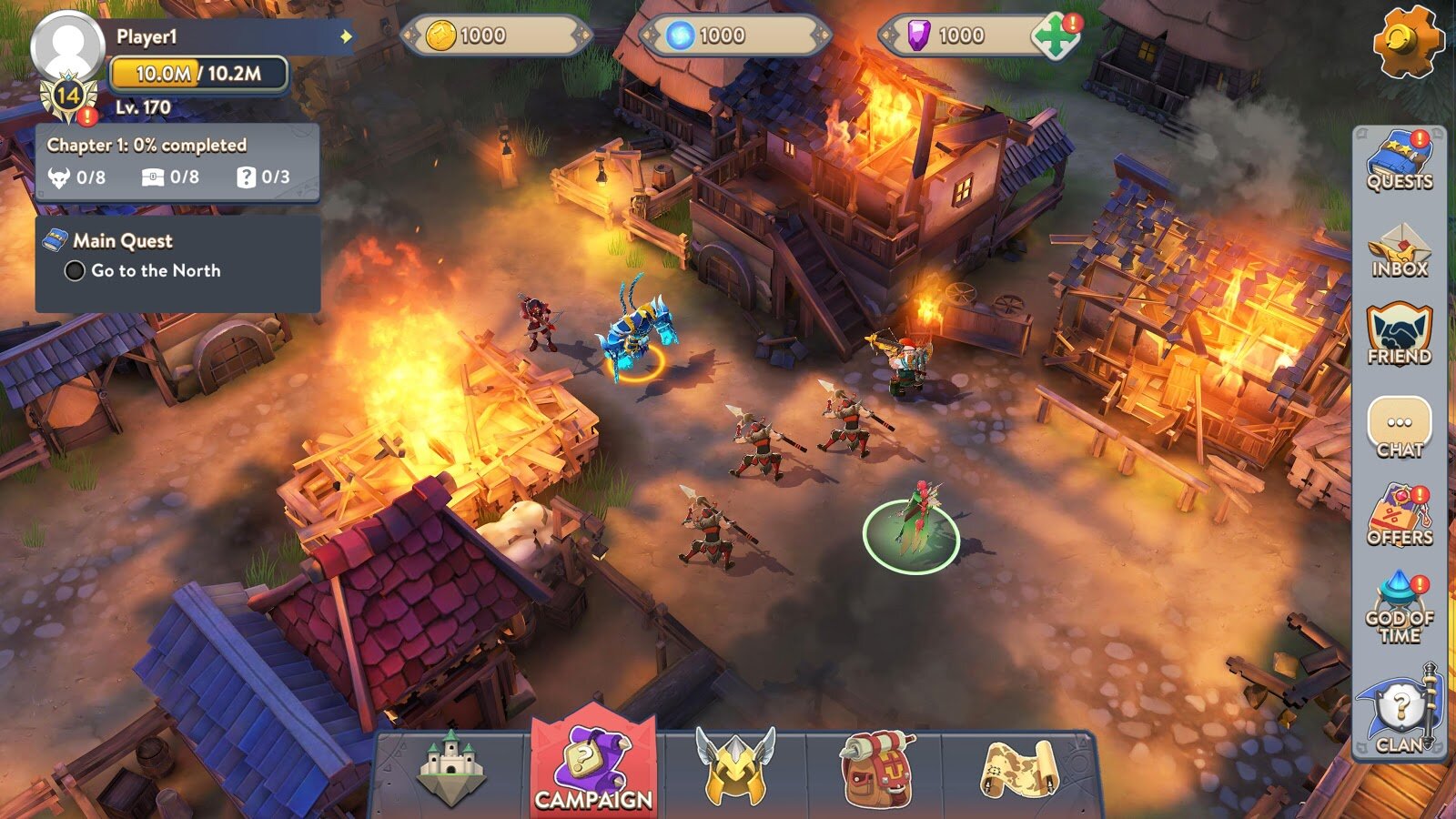
Task: Tap the gold coin currency counter
Action: (x=496, y=36)
